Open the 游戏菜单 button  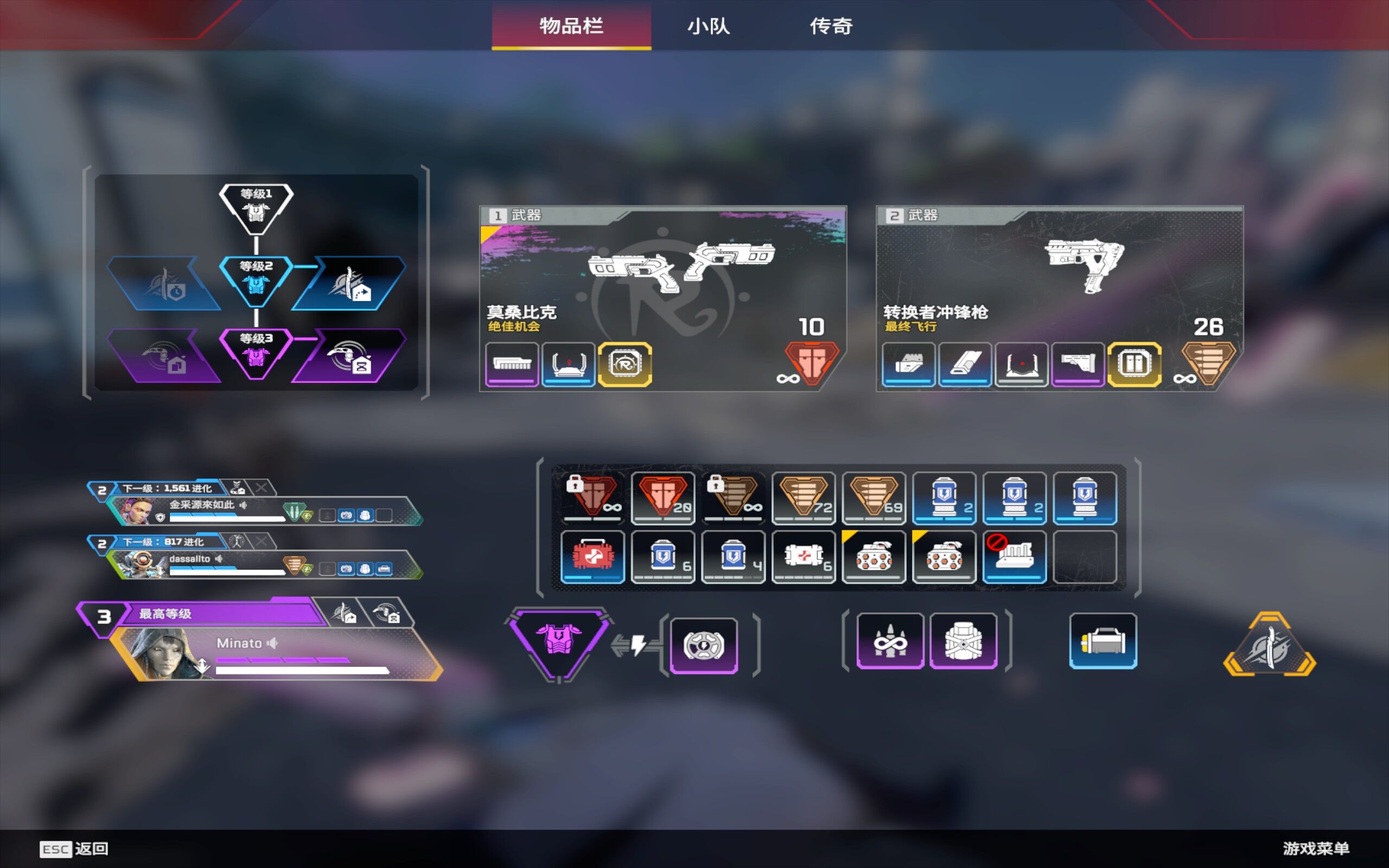pyautogui.click(x=1316, y=848)
